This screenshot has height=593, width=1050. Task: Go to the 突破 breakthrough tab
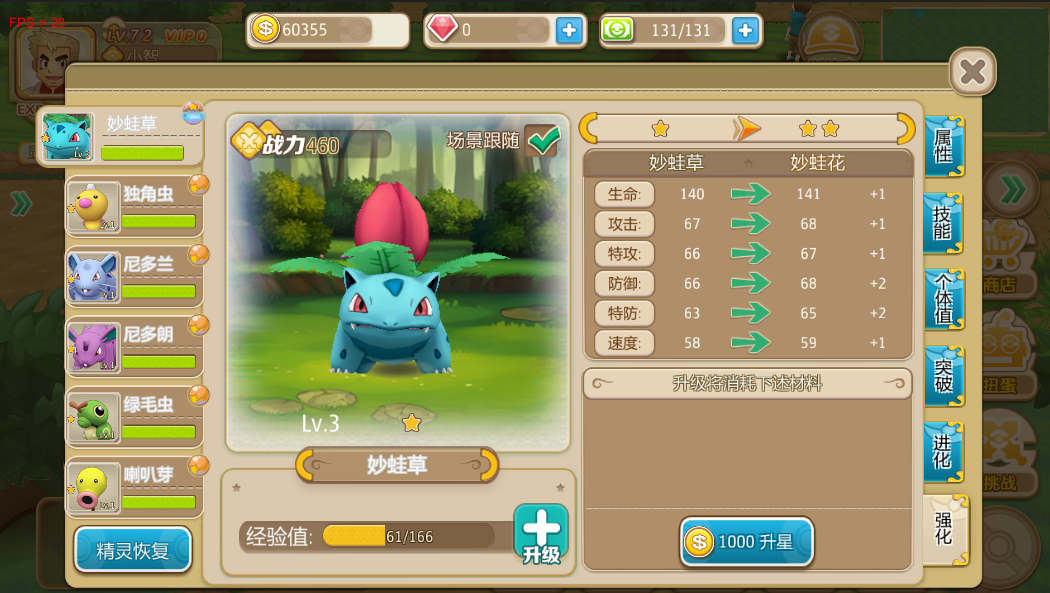(x=943, y=376)
